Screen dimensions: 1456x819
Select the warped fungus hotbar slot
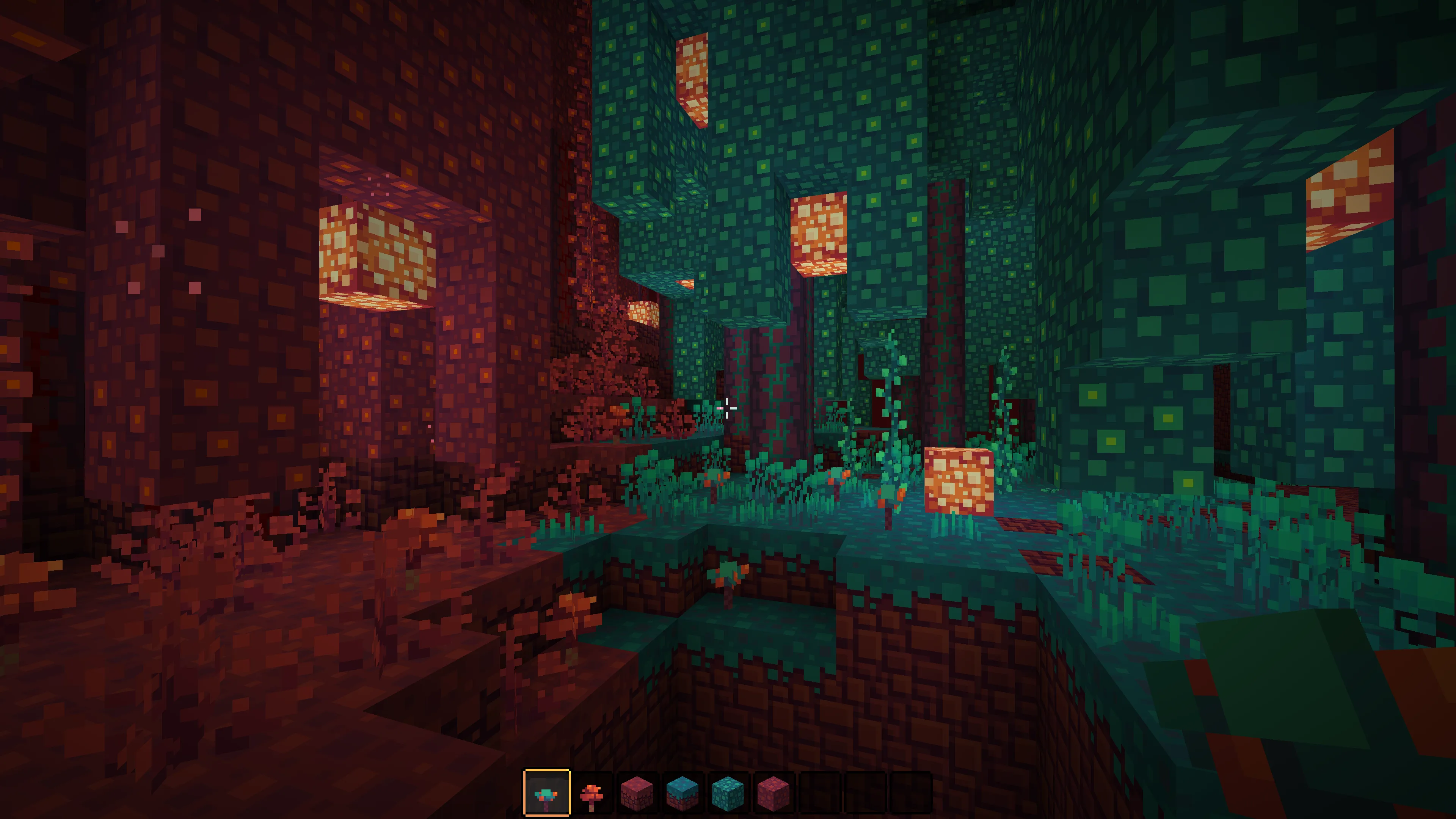pyautogui.click(x=546, y=792)
